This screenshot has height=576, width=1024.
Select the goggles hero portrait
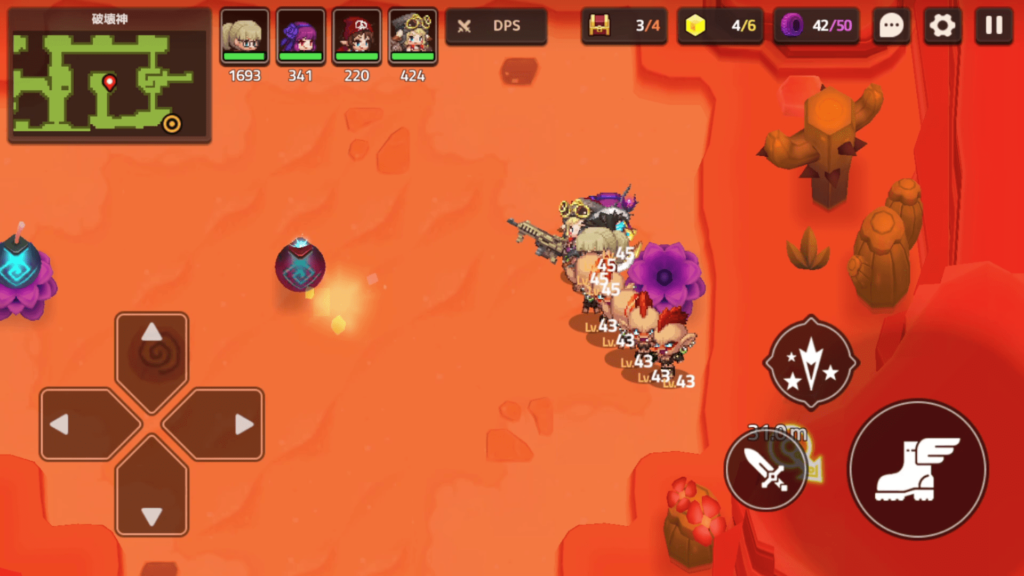(413, 36)
